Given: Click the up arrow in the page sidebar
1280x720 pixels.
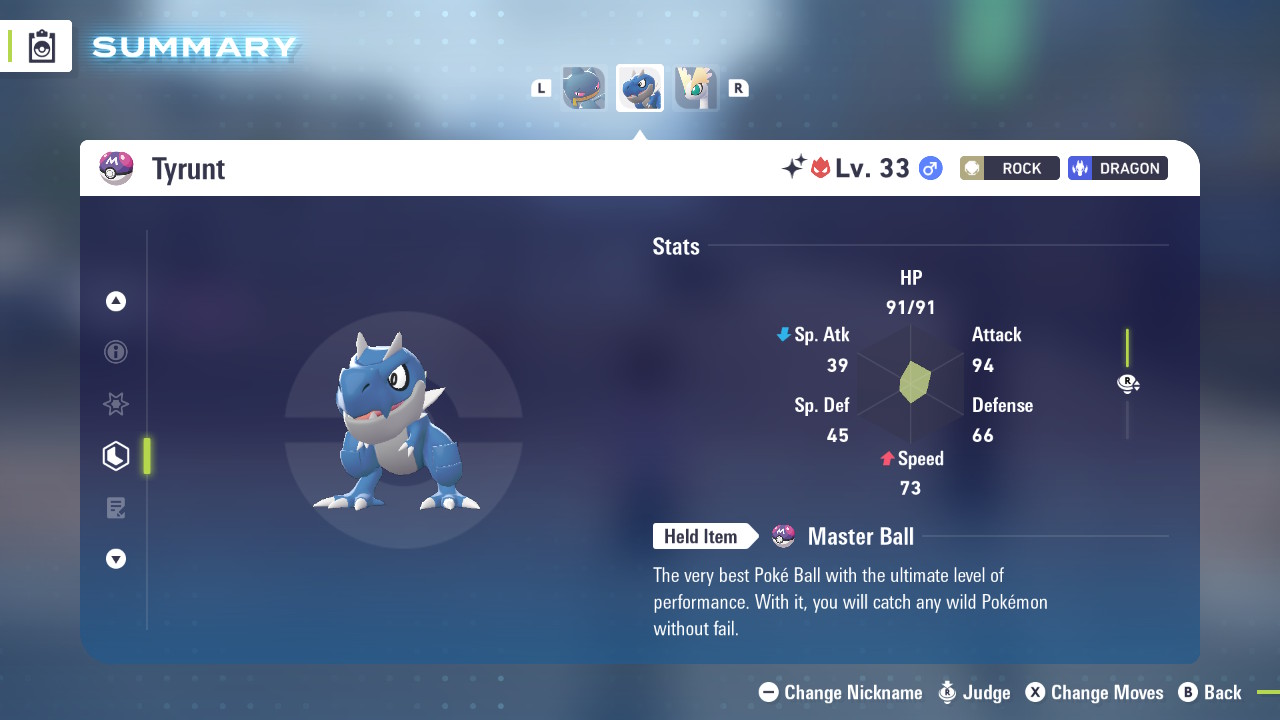Looking at the screenshot, I should click(x=116, y=301).
